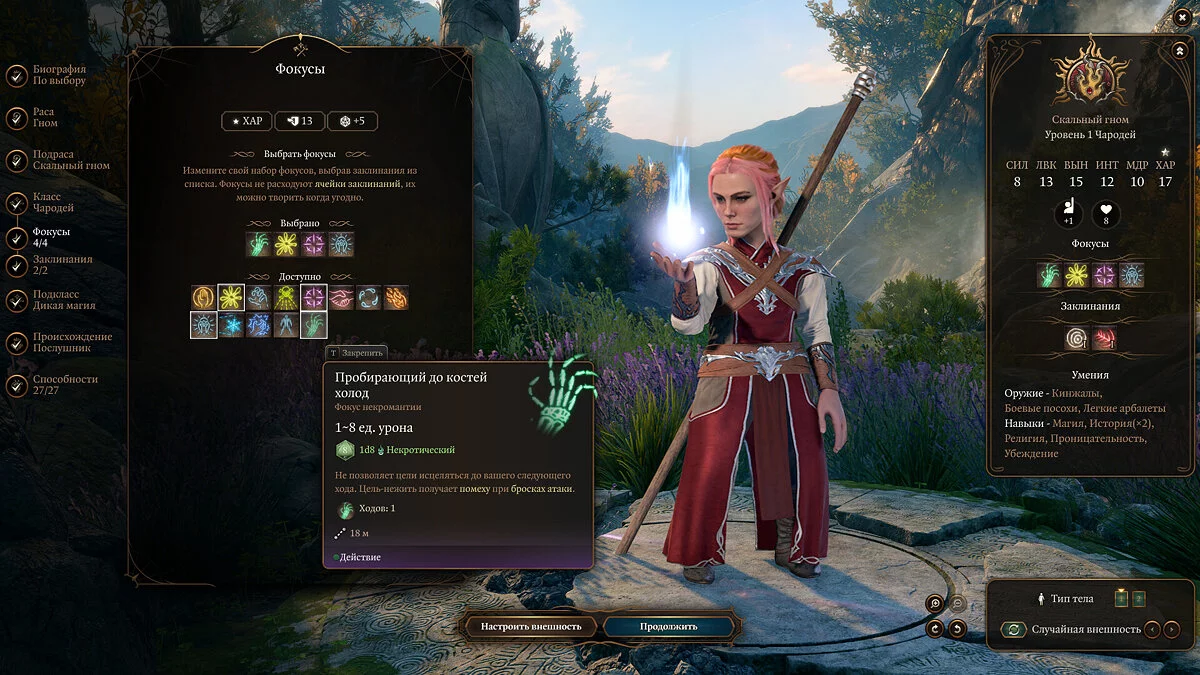Select body type 2
Viewport: 1200px width, 675px height.
click(x=1139, y=599)
